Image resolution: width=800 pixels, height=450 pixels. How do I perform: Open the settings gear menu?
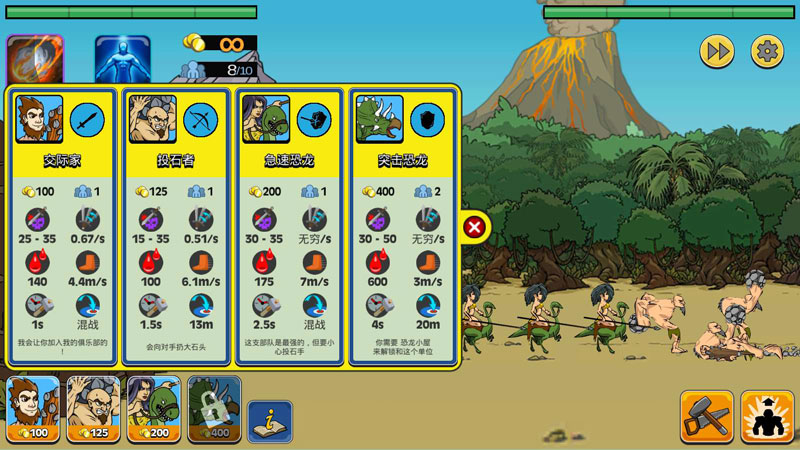pyautogui.click(x=767, y=51)
